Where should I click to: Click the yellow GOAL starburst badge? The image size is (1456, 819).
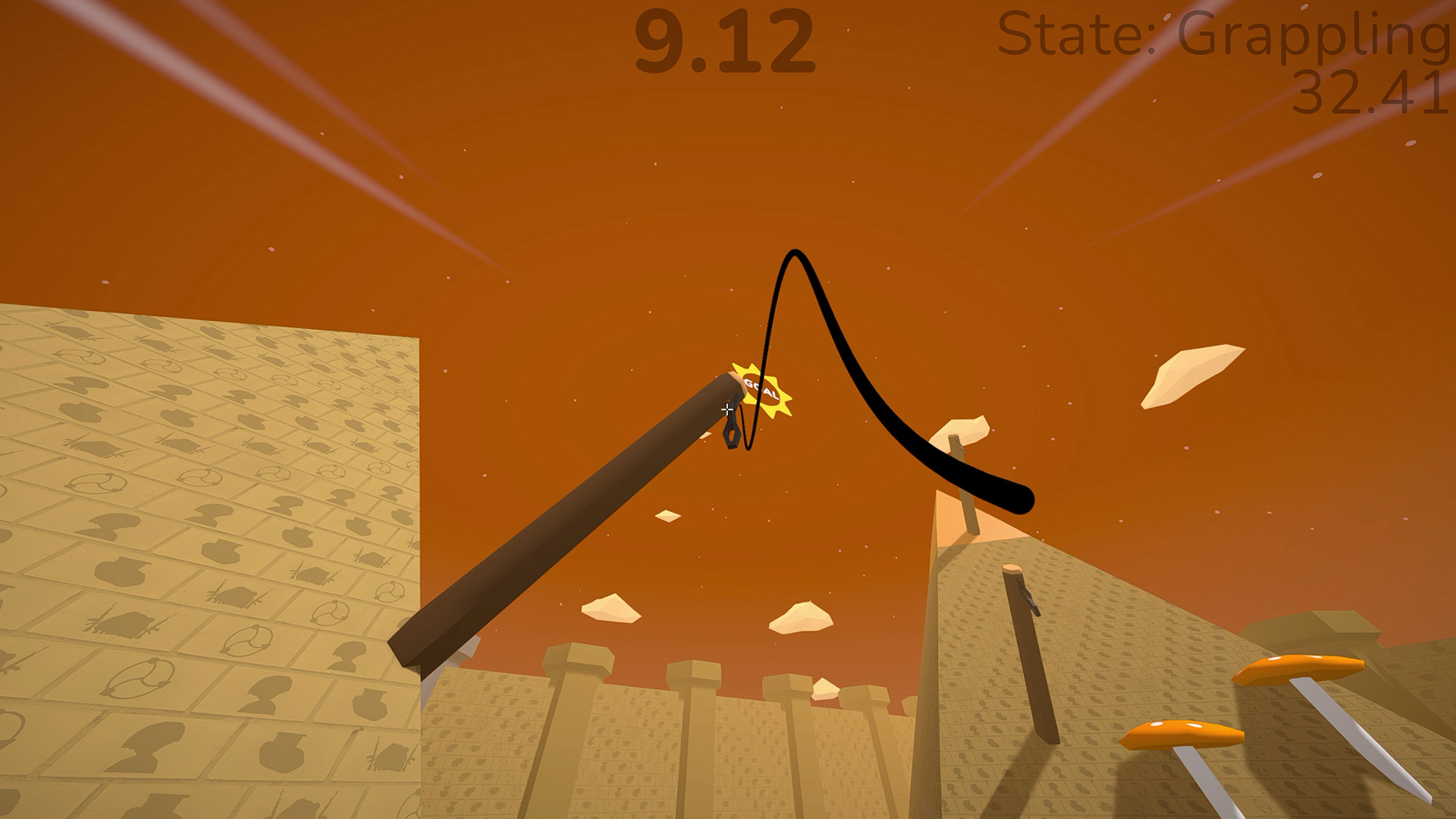(x=761, y=389)
